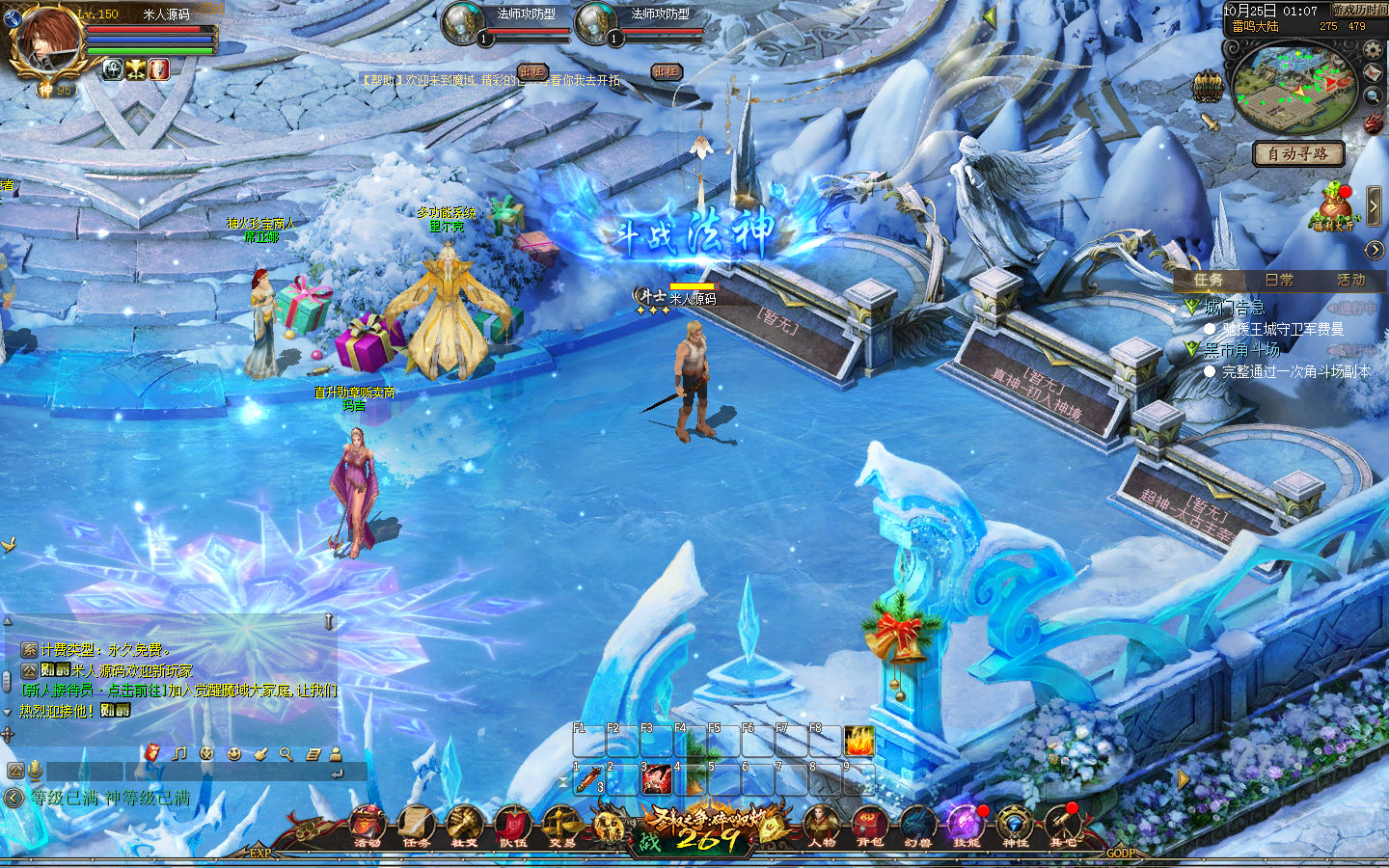
Task: Open the 任务 (Quests) scroll icon
Action: tap(416, 827)
